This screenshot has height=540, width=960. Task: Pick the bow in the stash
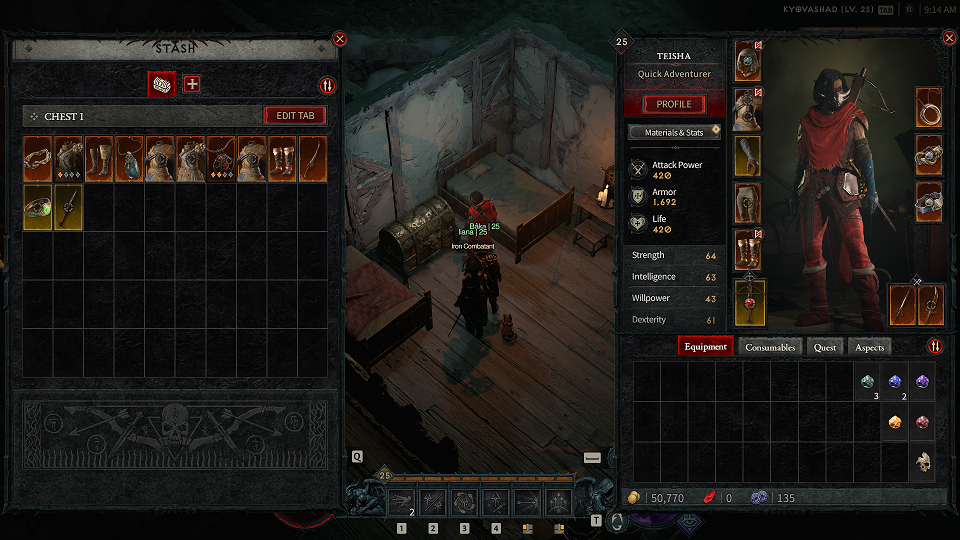pyautogui.click(x=313, y=159)
